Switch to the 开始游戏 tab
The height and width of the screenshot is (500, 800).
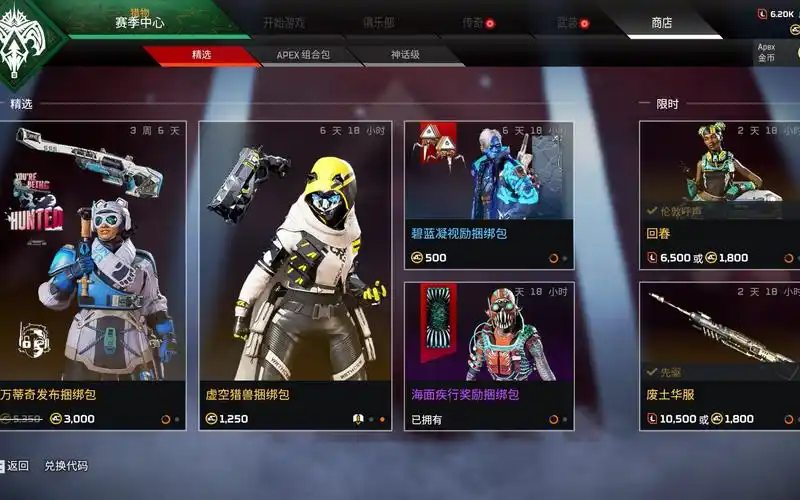tap(285, 22)
